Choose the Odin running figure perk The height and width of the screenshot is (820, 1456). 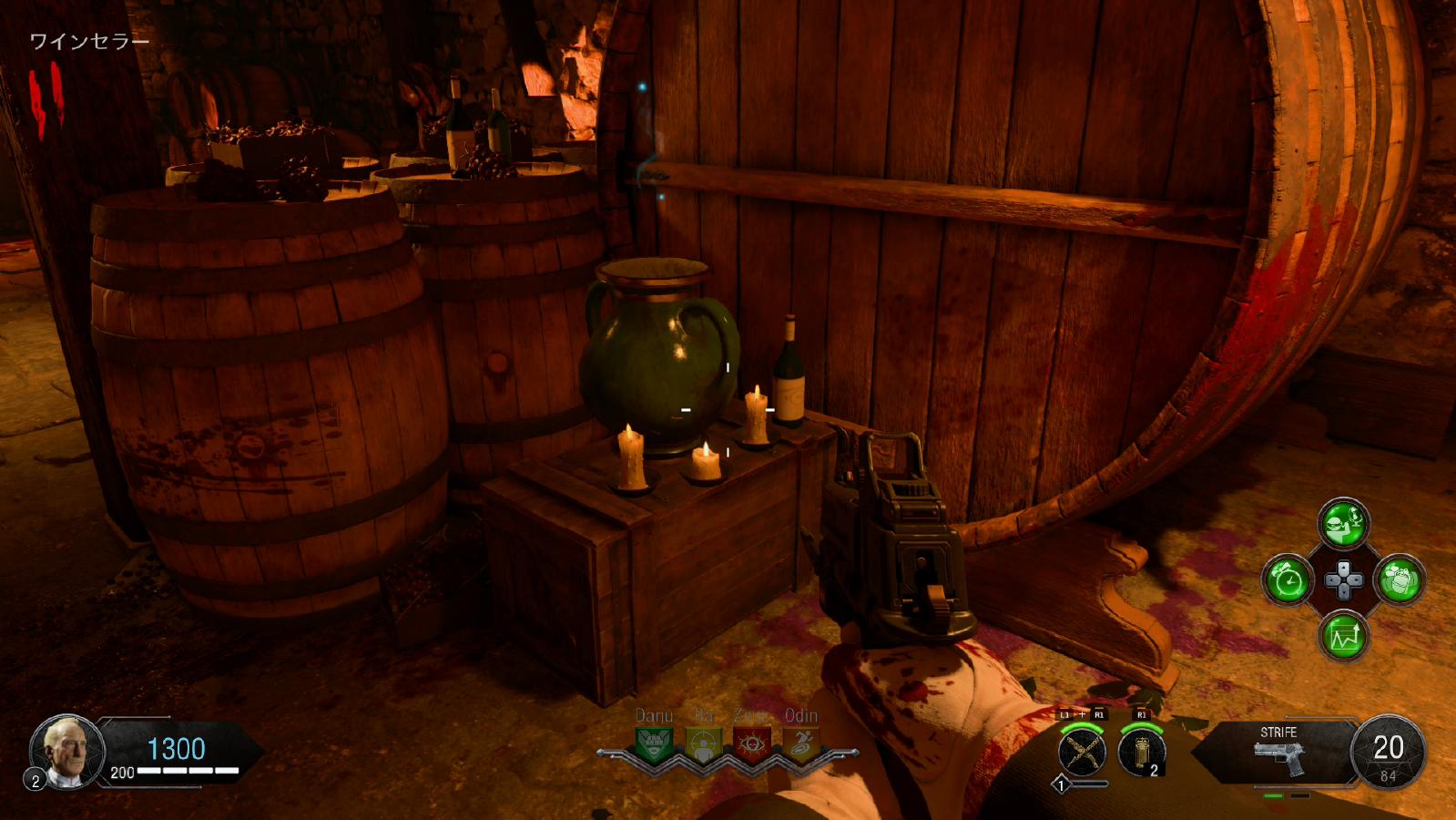(800, 745)
